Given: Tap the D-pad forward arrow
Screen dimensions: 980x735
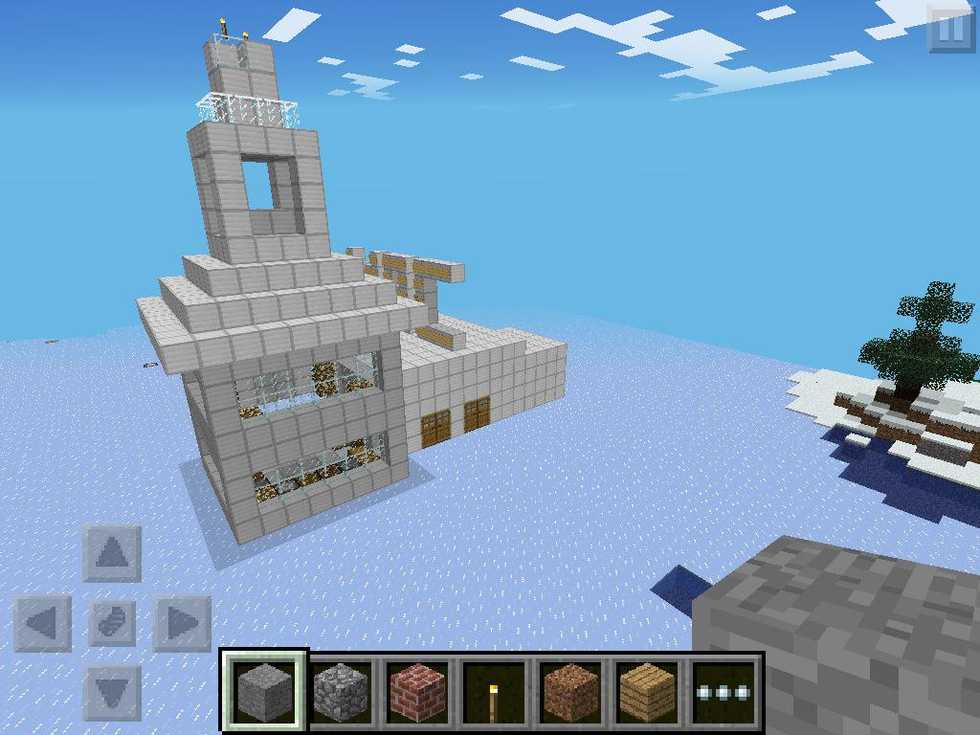Looking at the screenshot, I should click(112, 553).
